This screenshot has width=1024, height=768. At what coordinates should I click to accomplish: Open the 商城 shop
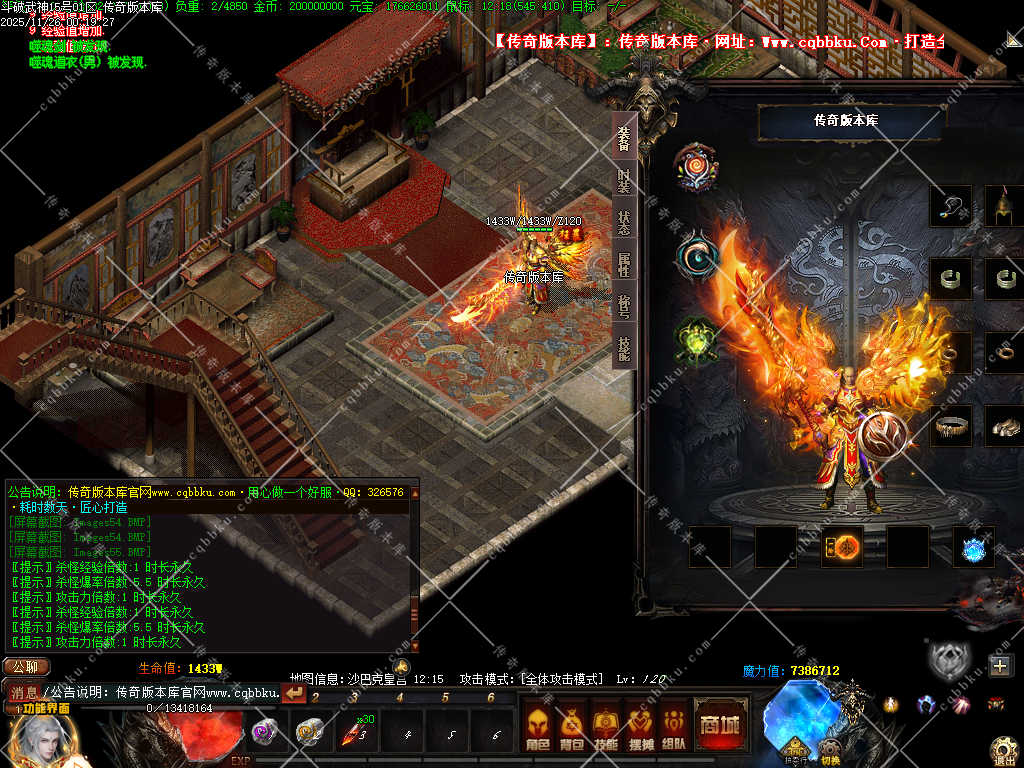720,724
